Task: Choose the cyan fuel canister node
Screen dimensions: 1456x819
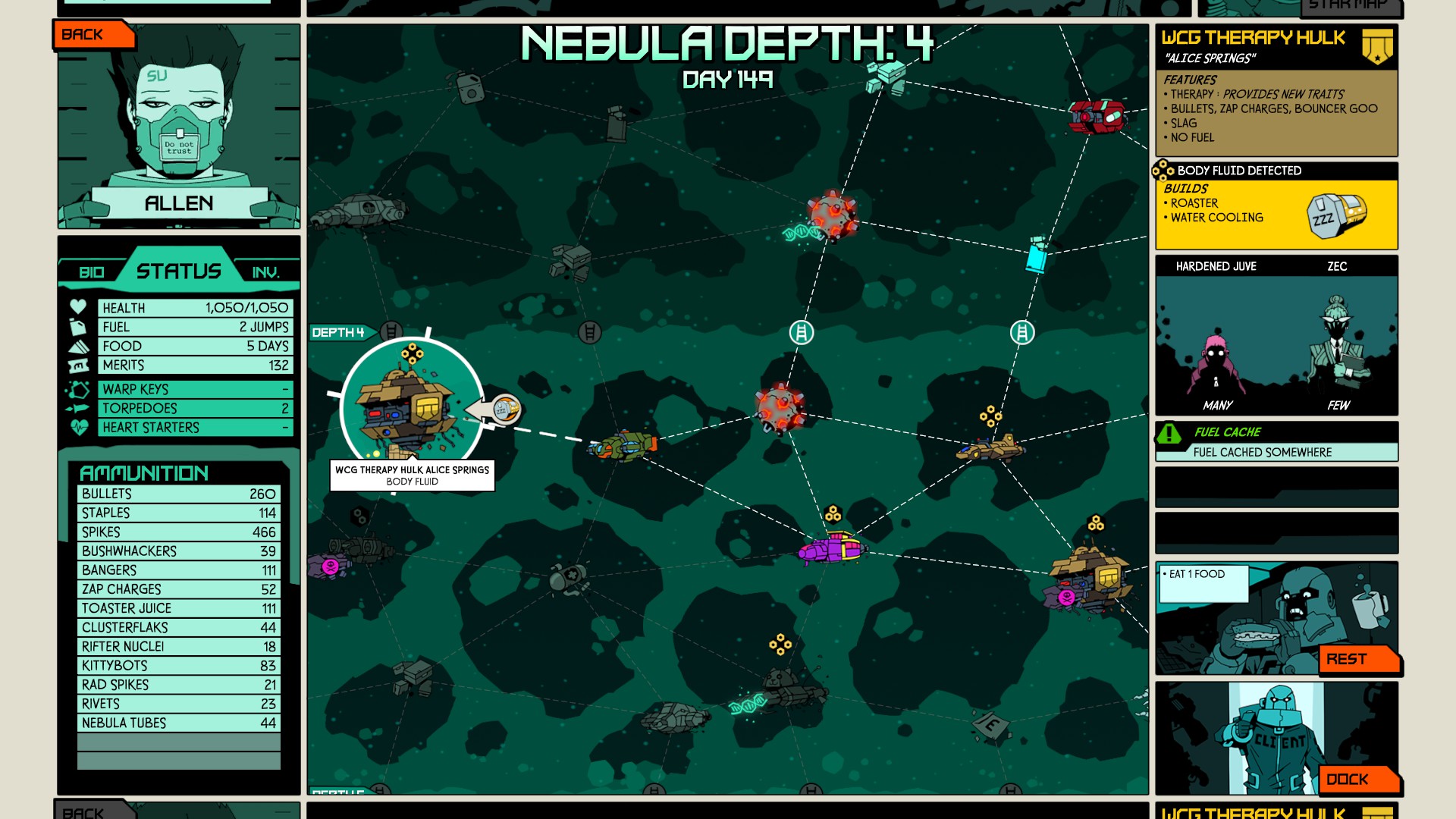Action: pyautogui.click(x=1037, y=254)
